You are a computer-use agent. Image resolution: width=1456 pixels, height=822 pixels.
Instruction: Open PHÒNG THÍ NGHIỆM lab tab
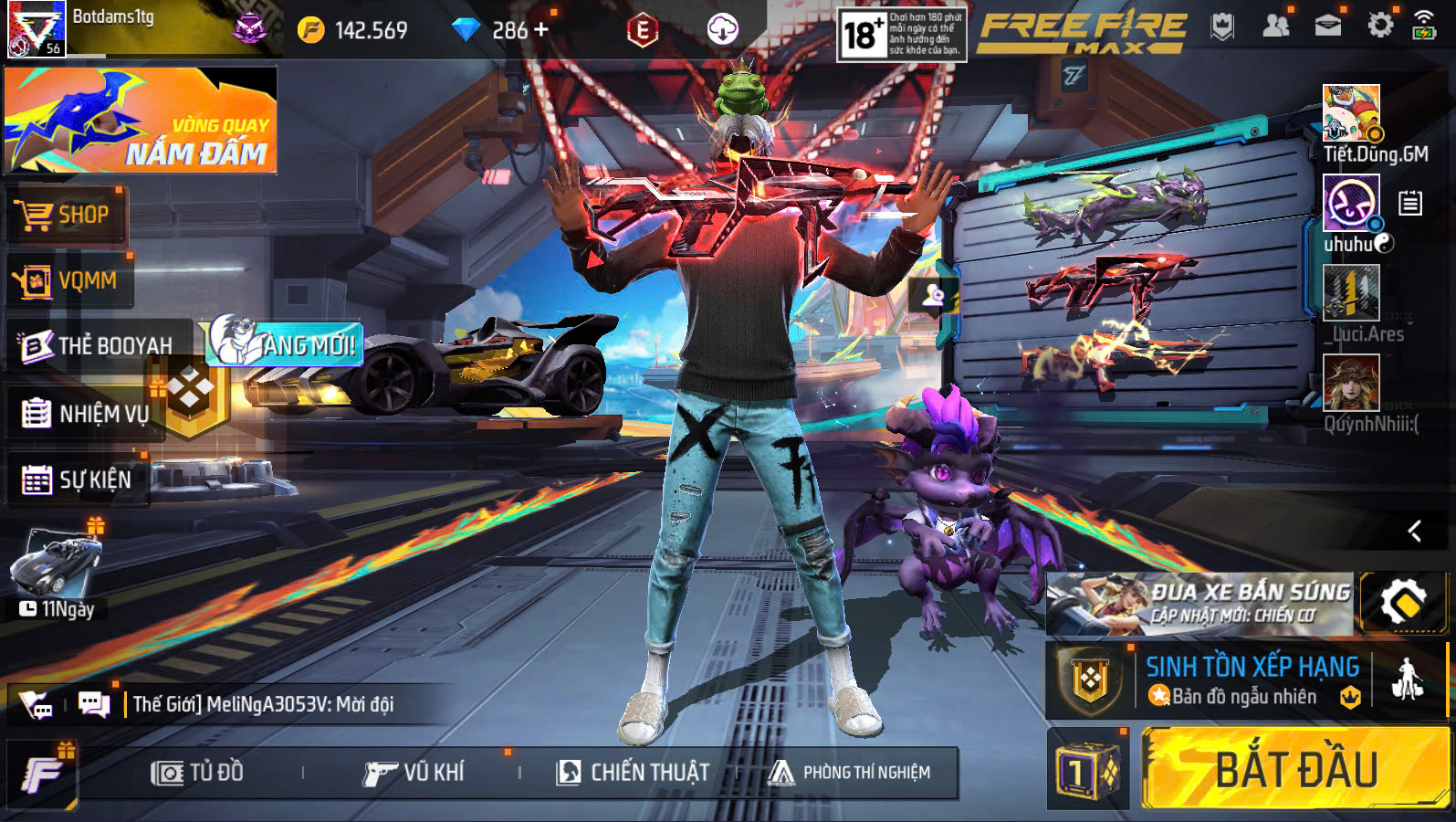click(850, 773)
